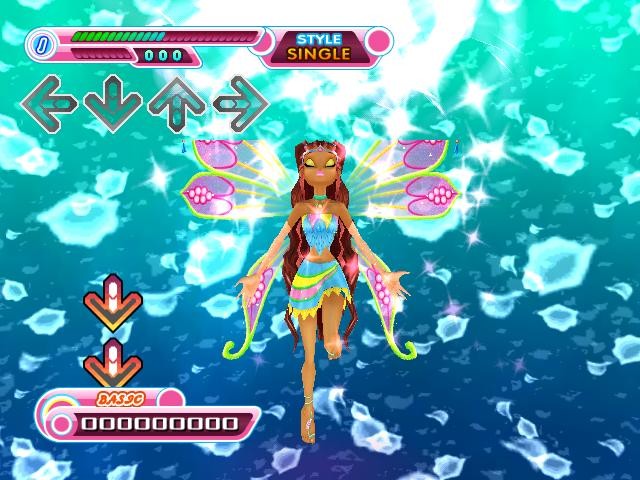Select the up arrow step target
This screenshot has height=480, width=640.
tap(177, 101)
